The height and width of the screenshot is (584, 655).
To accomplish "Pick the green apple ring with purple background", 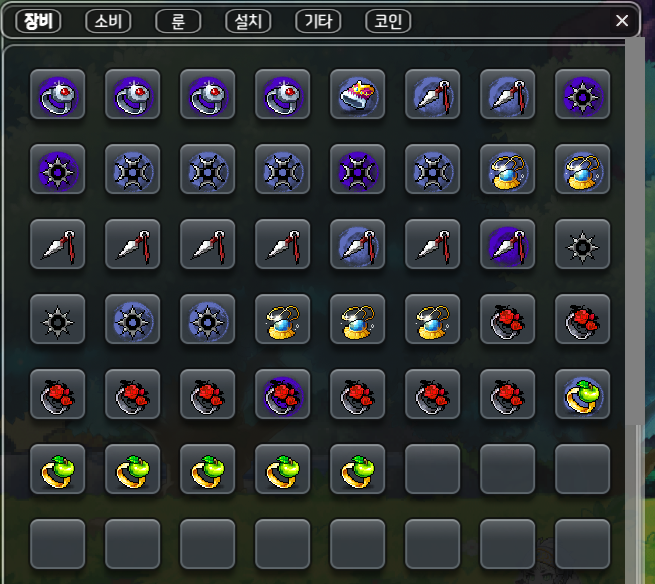I will (x=582, y=394).
